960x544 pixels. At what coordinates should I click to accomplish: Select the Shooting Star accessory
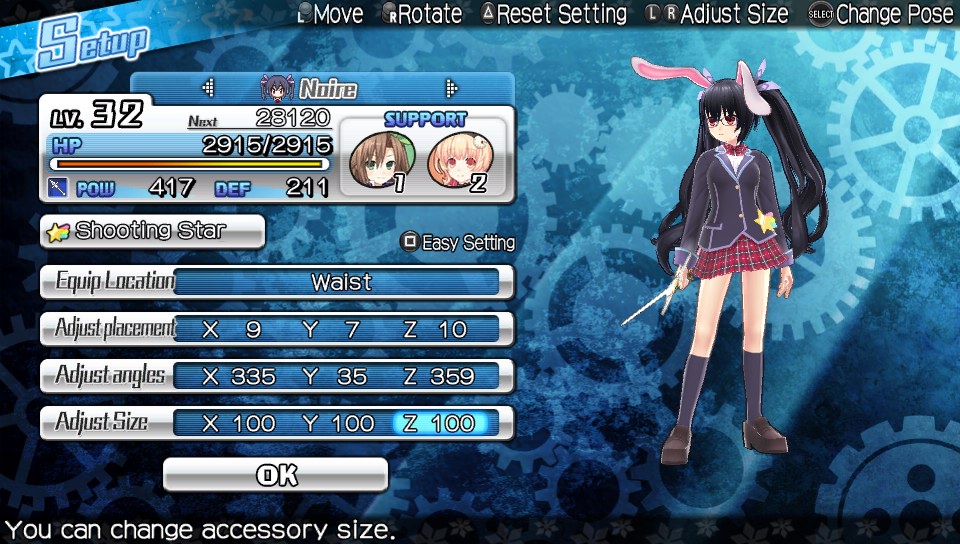152,231
